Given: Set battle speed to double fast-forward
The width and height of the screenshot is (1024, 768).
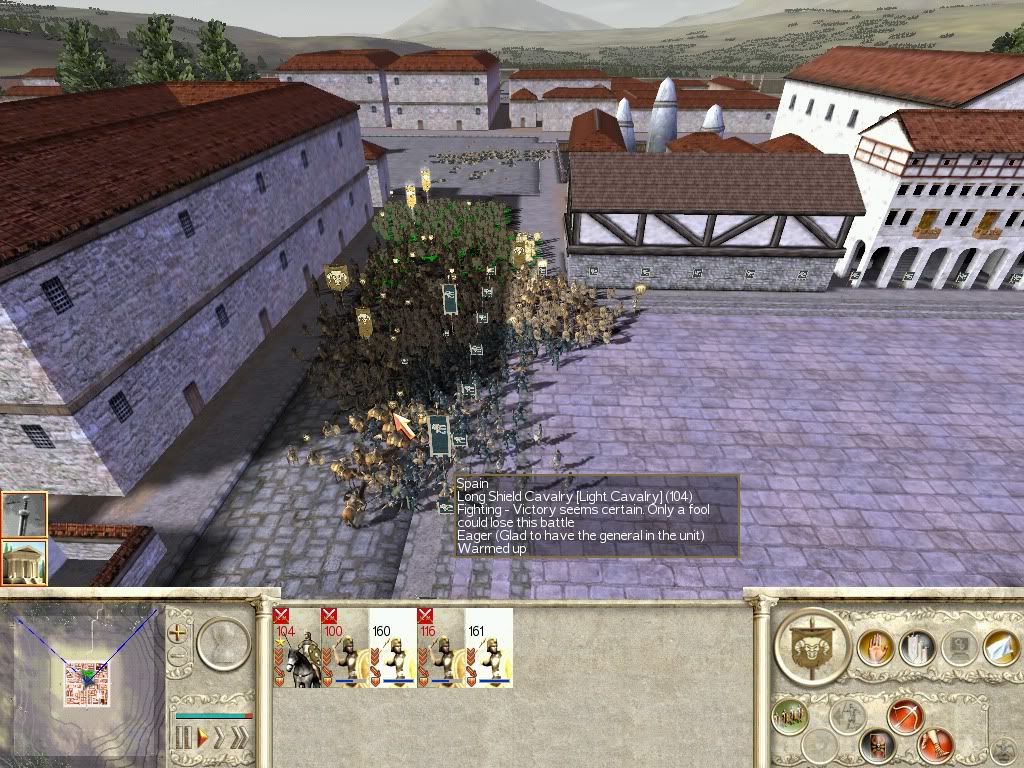Looking at the screenshot, I should 219,740.
